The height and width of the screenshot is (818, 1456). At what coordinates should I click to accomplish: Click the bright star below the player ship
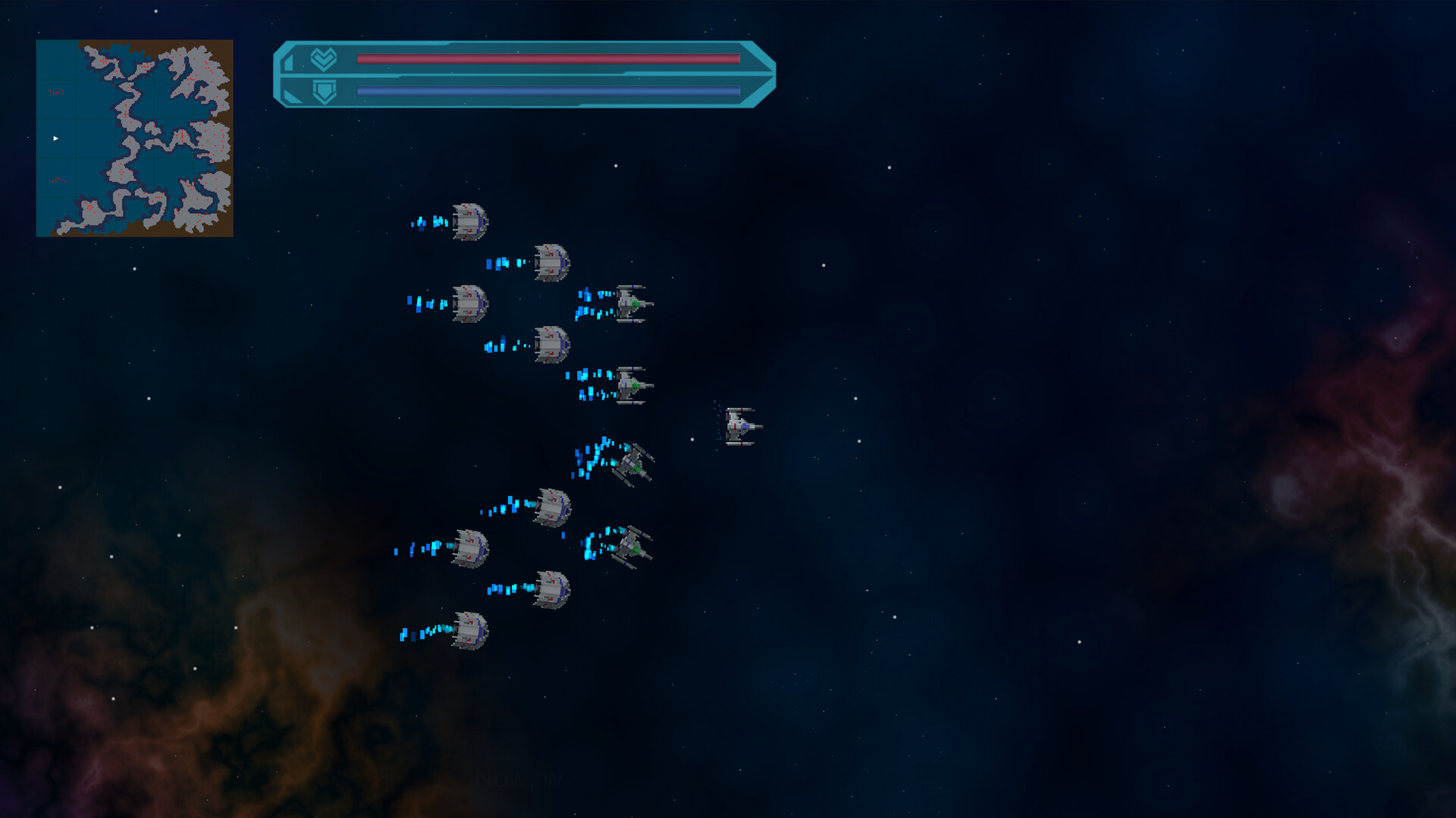click(692, 437)
